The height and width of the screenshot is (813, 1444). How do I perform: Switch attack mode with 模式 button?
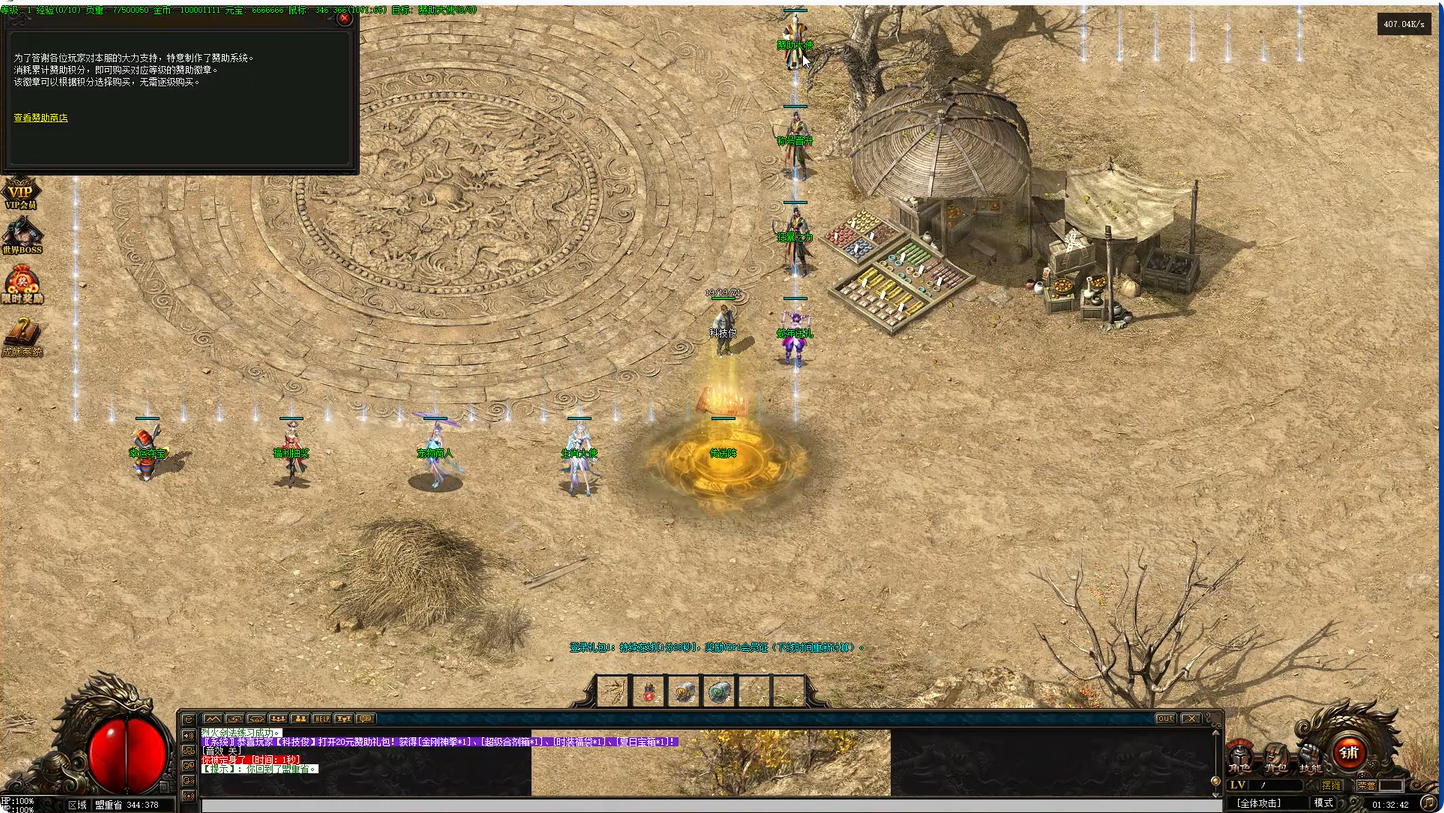point(1324,803)
